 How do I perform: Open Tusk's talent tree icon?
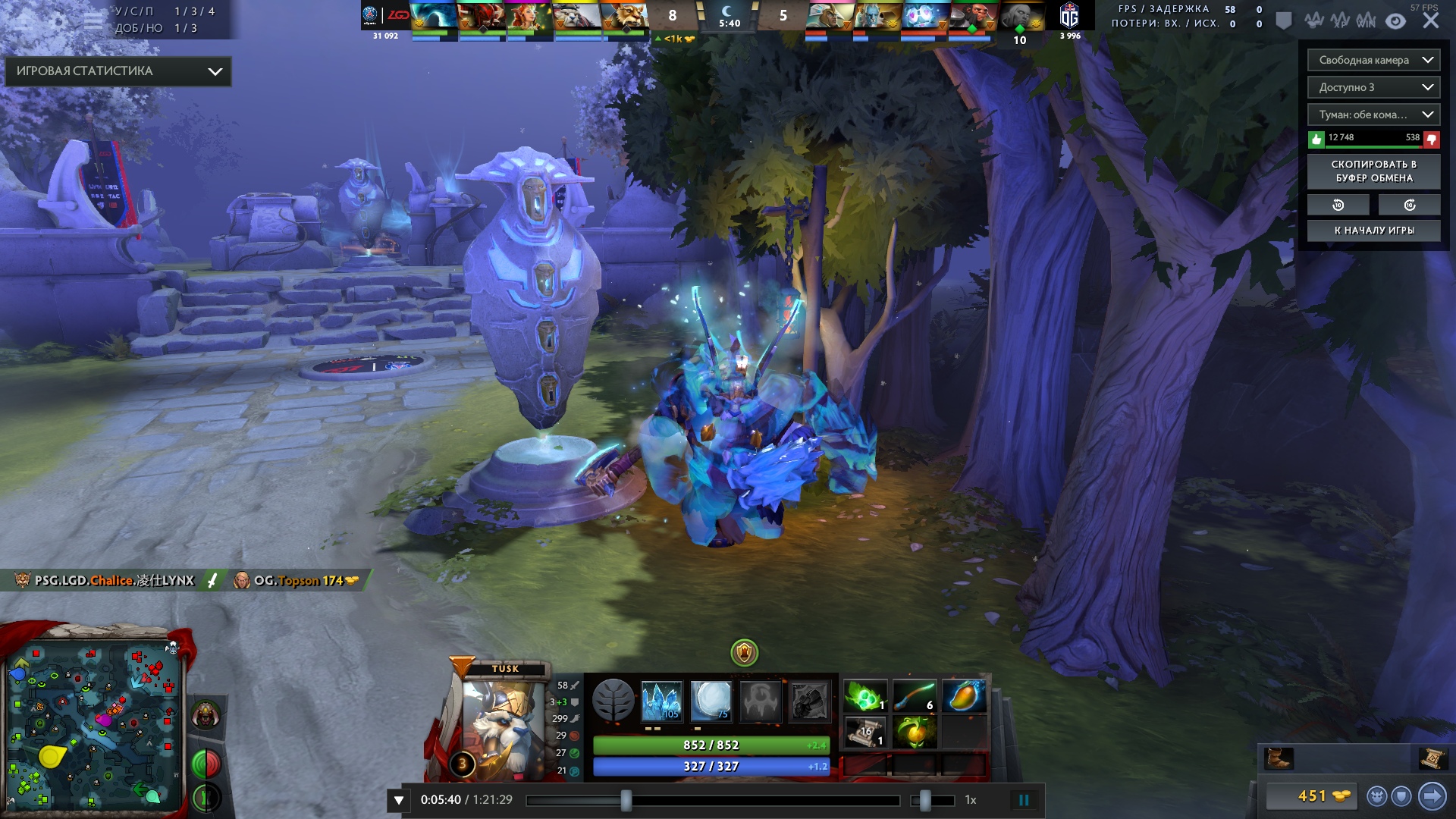click(613, 700)
